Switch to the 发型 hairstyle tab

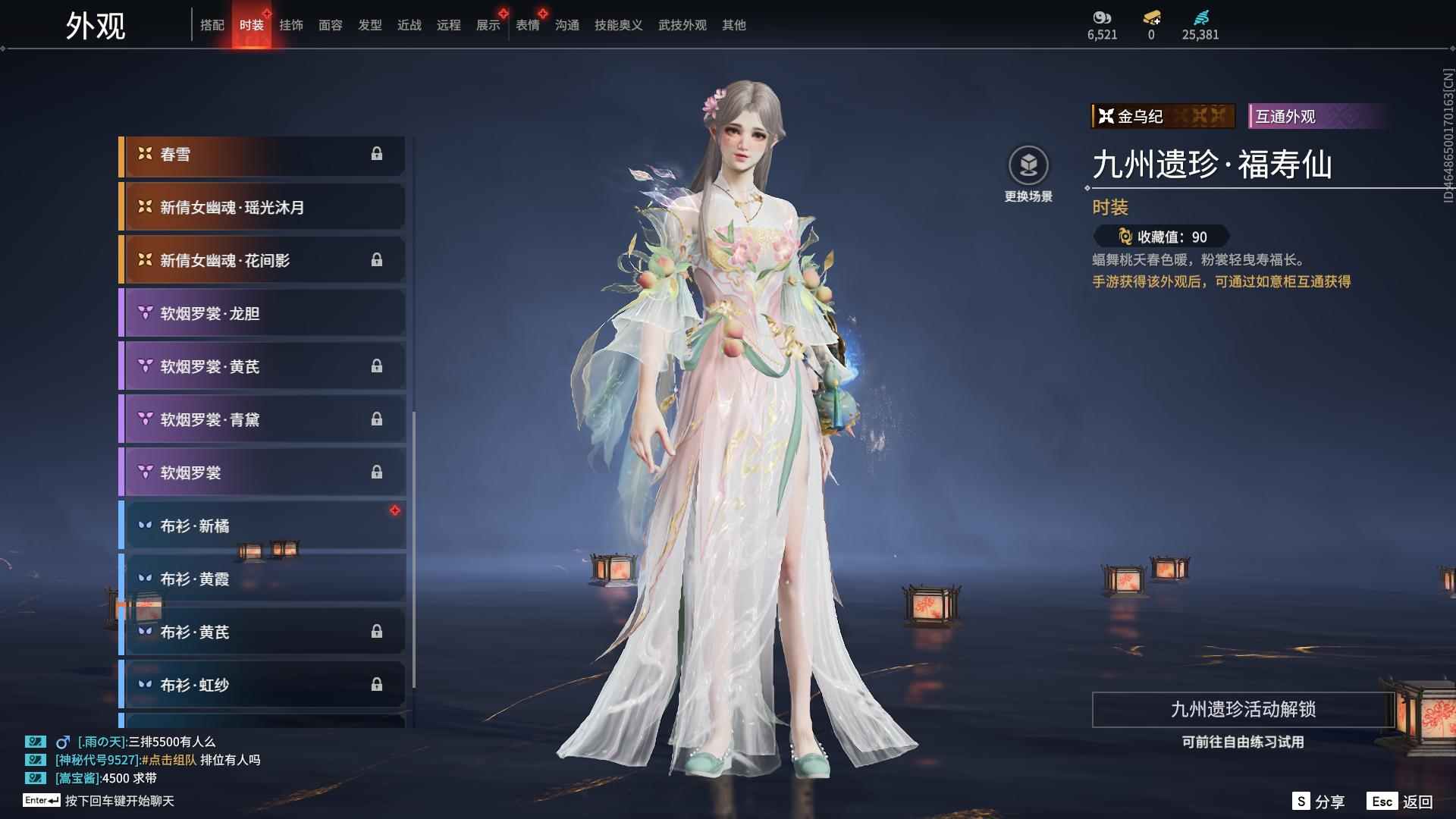369,25
